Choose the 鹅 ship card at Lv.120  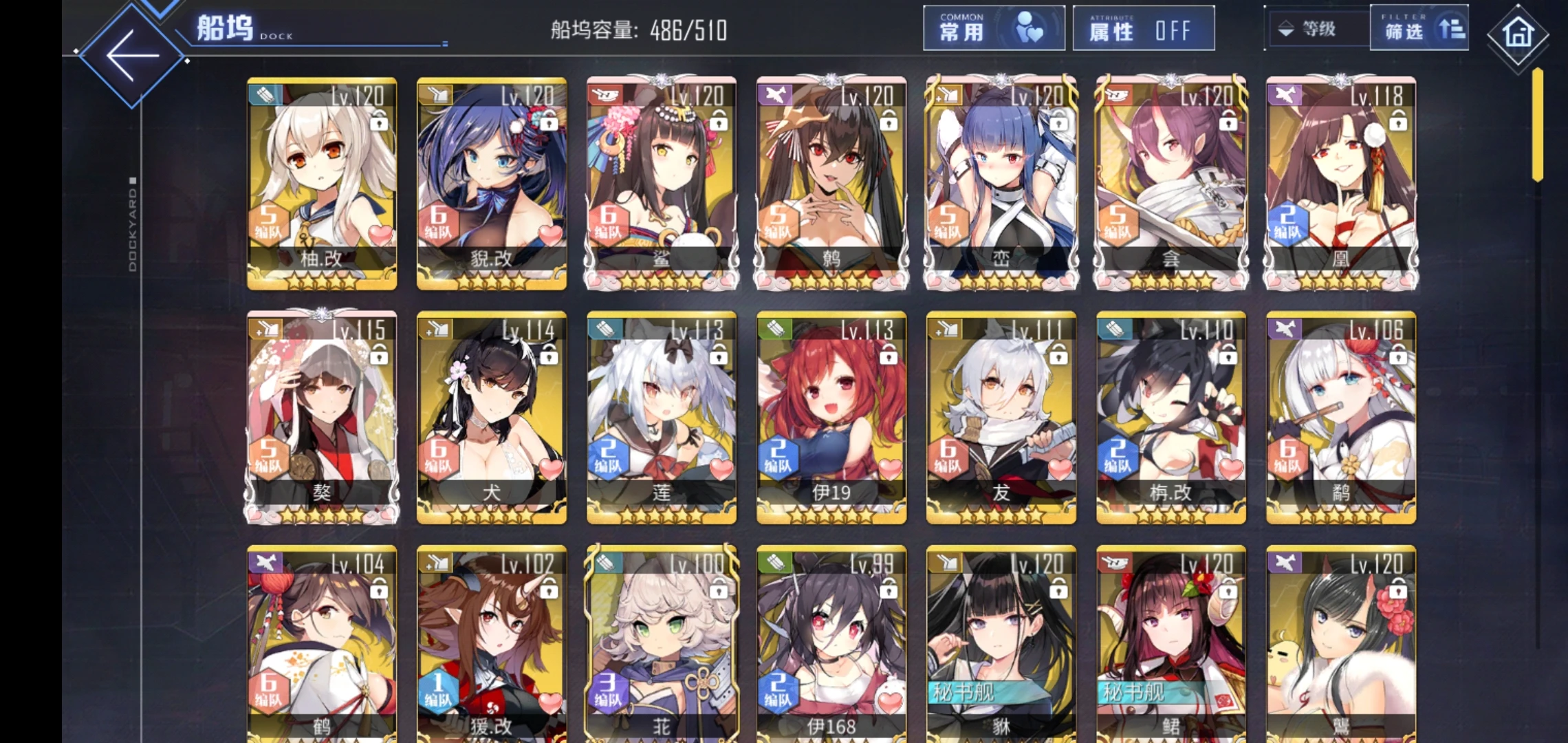(831, 183)
